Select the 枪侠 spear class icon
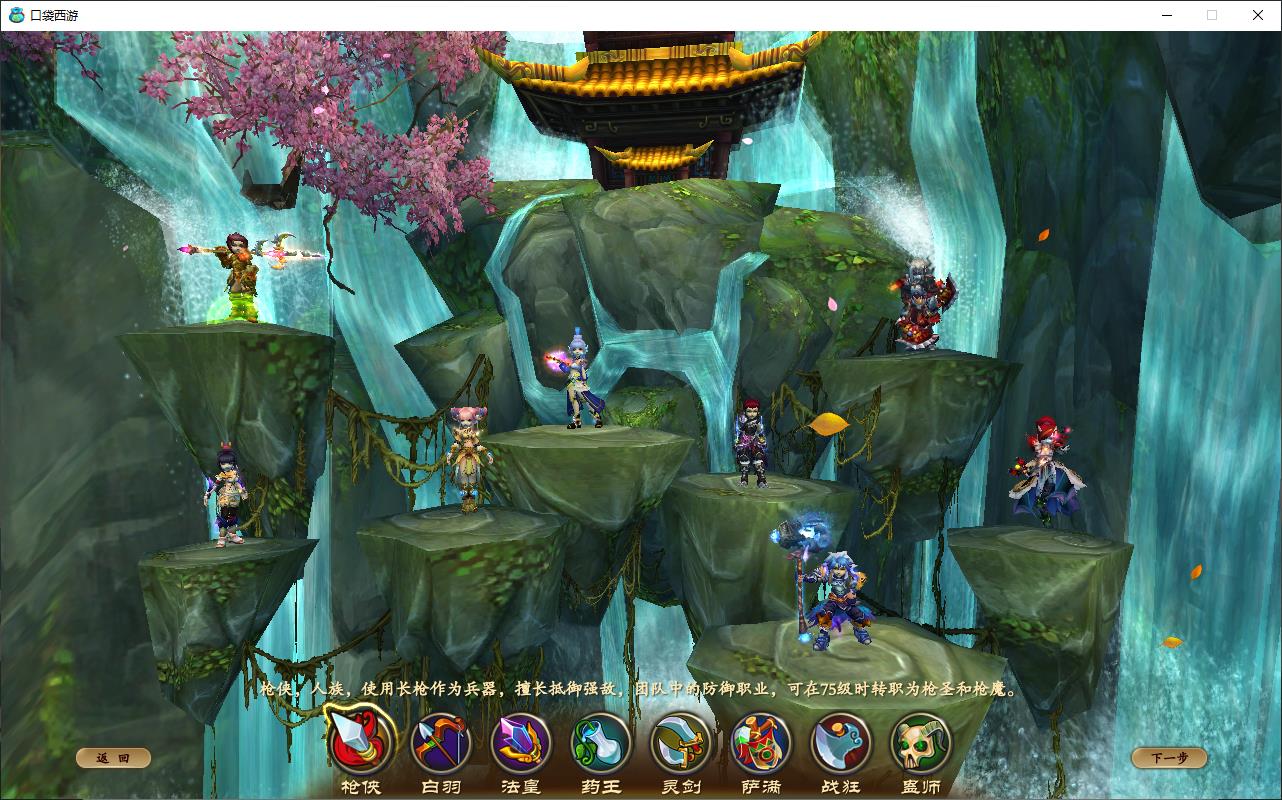 coord(360,742)
